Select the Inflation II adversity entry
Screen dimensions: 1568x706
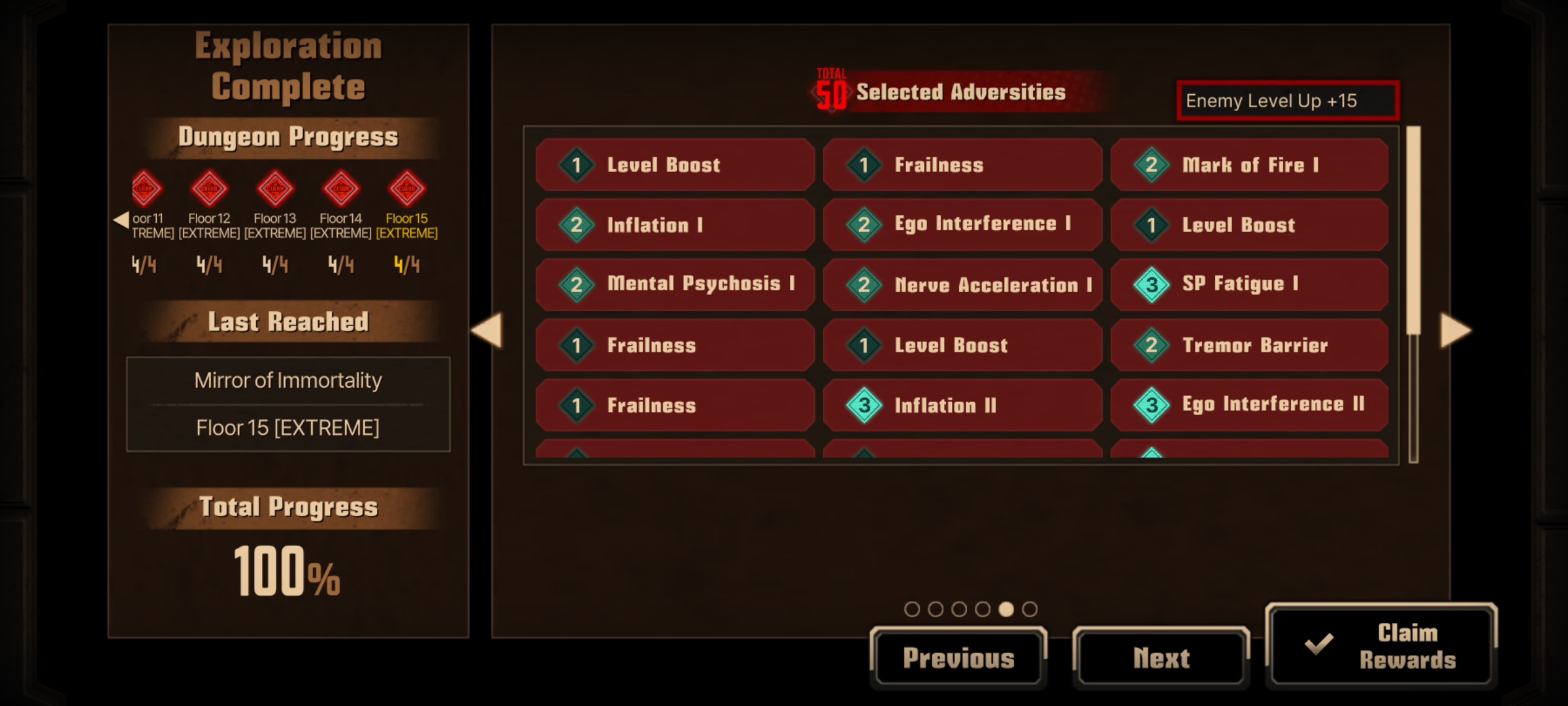pos(962,405)
